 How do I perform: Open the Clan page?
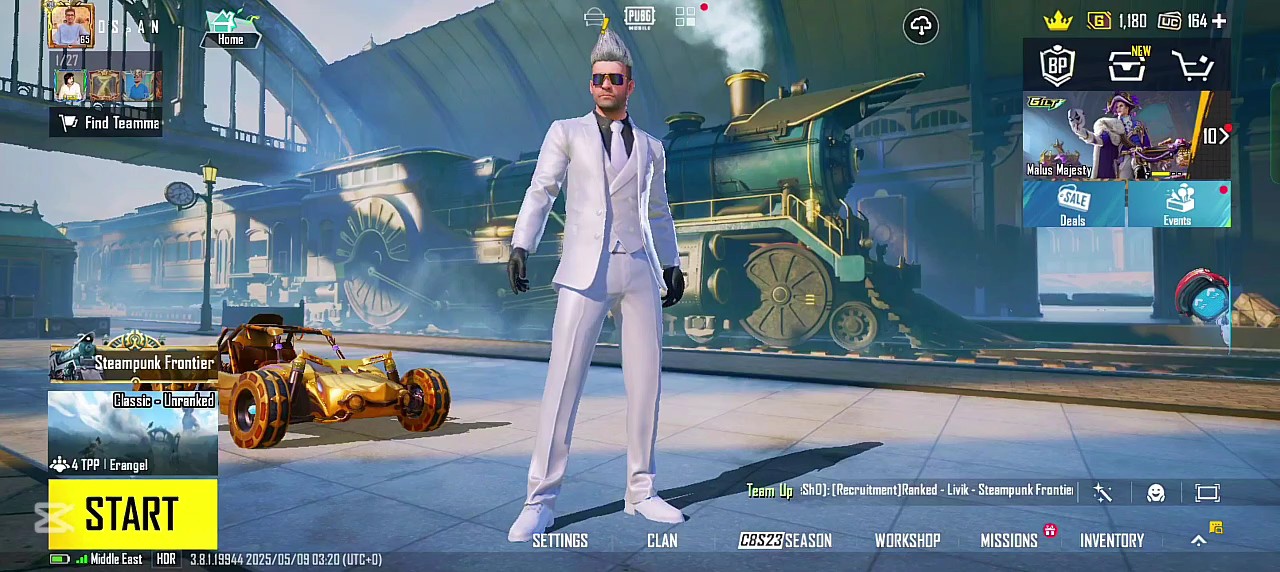coord(662,541)
